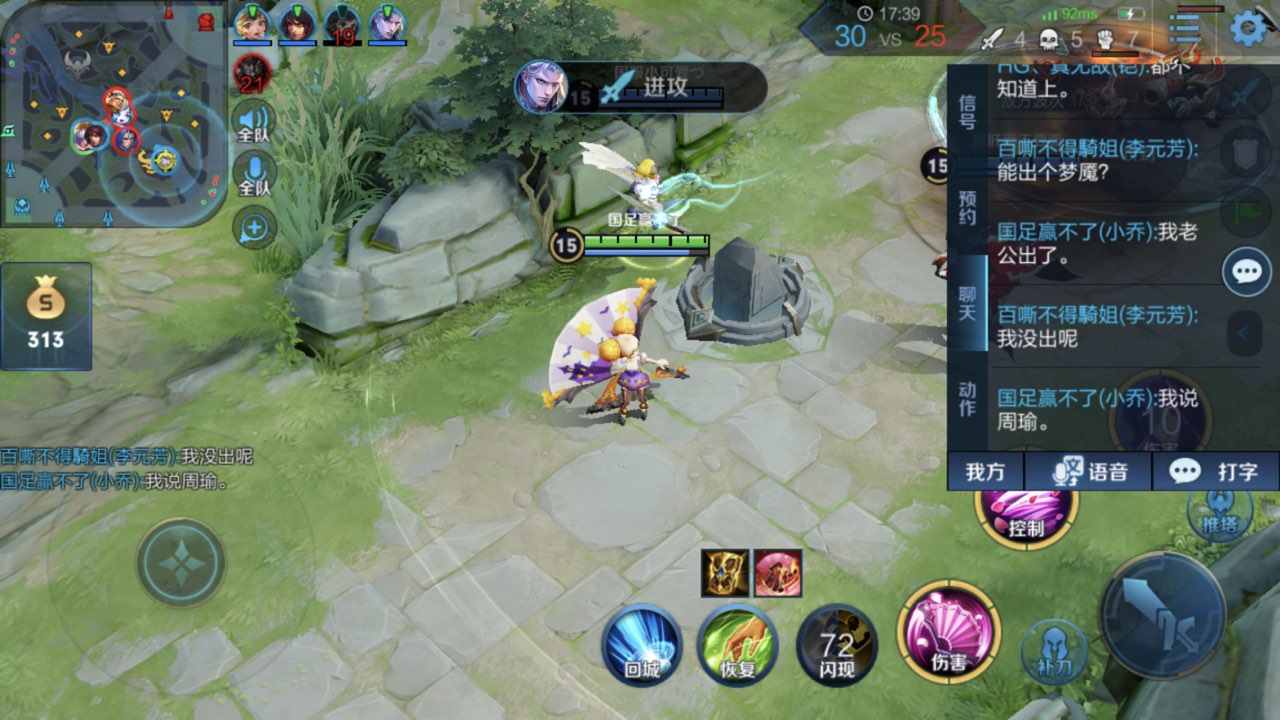The width and height of the screenshot is (1280, 720).
Task: Switch to the 信号 tab
Action: 967,112
